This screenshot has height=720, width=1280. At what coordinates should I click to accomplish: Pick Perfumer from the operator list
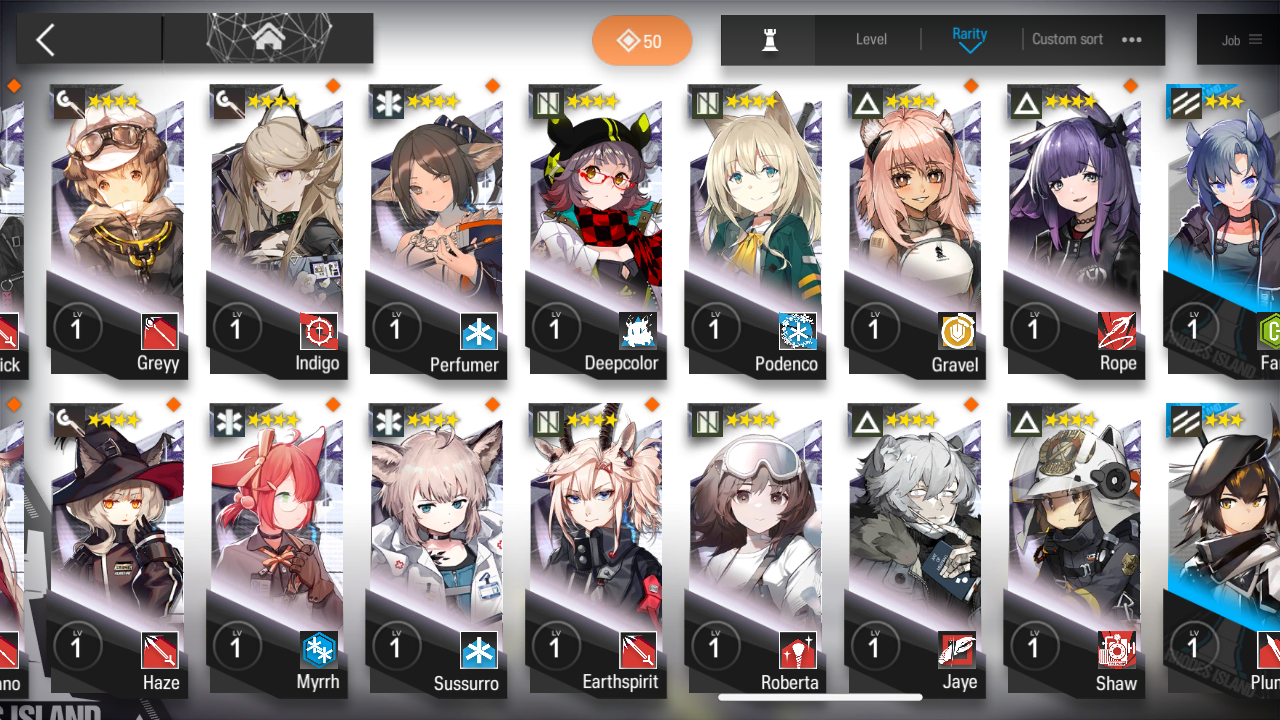tap(437, 230)
